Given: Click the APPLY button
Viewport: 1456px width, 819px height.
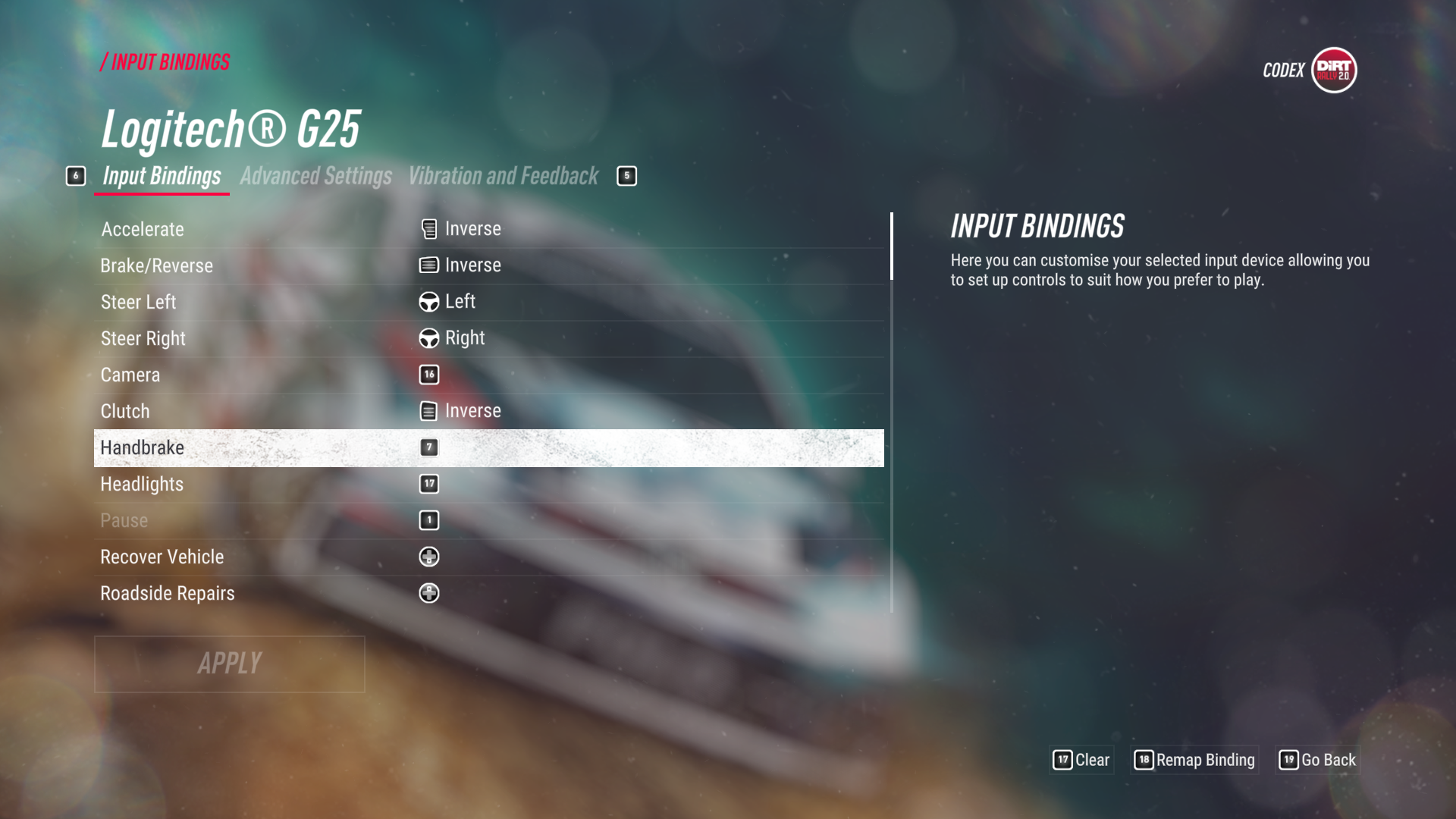Looking at the screenshot, I should coord(229,664).
